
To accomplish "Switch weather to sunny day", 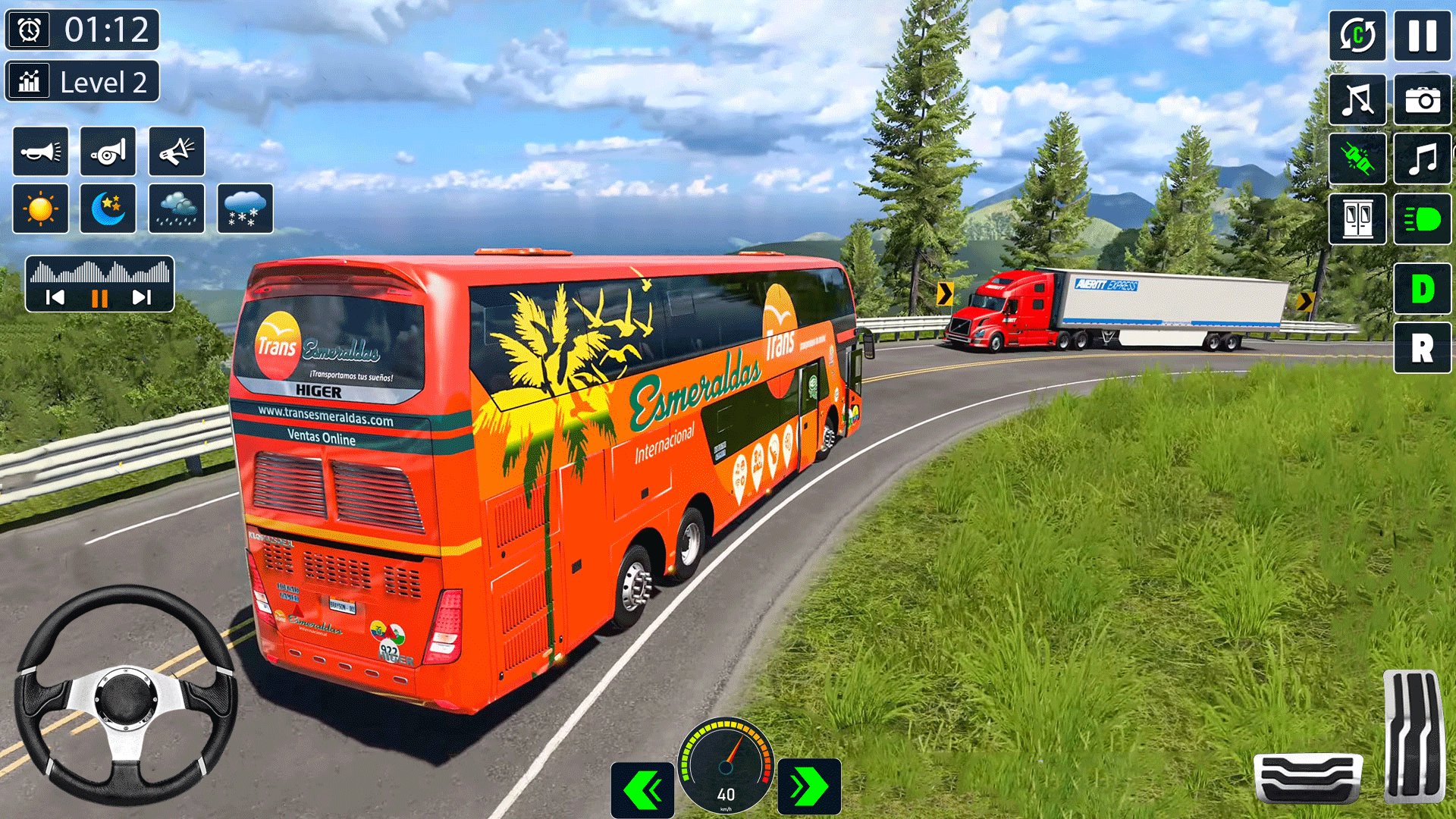I will [41, 209].
